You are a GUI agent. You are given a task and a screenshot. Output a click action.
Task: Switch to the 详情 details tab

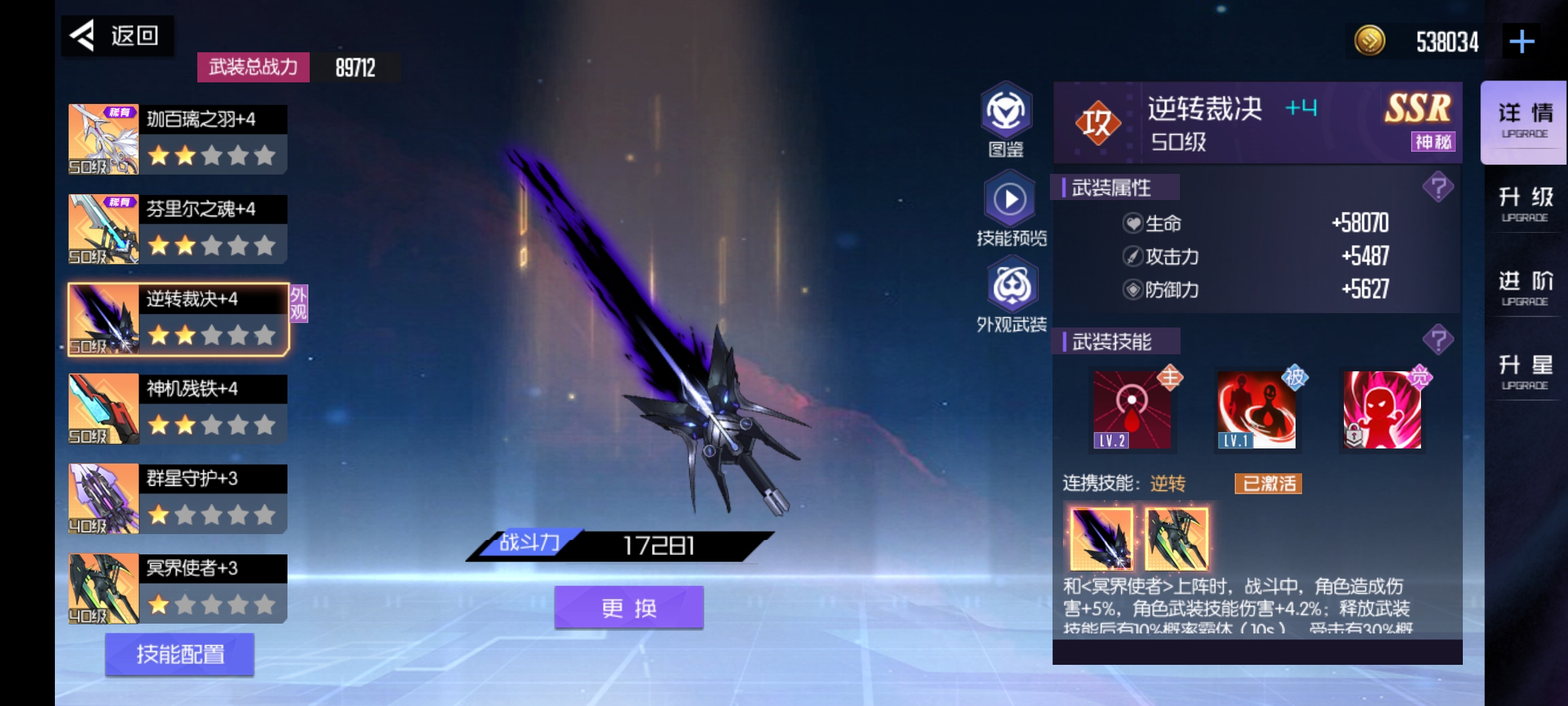point(1524,120)
